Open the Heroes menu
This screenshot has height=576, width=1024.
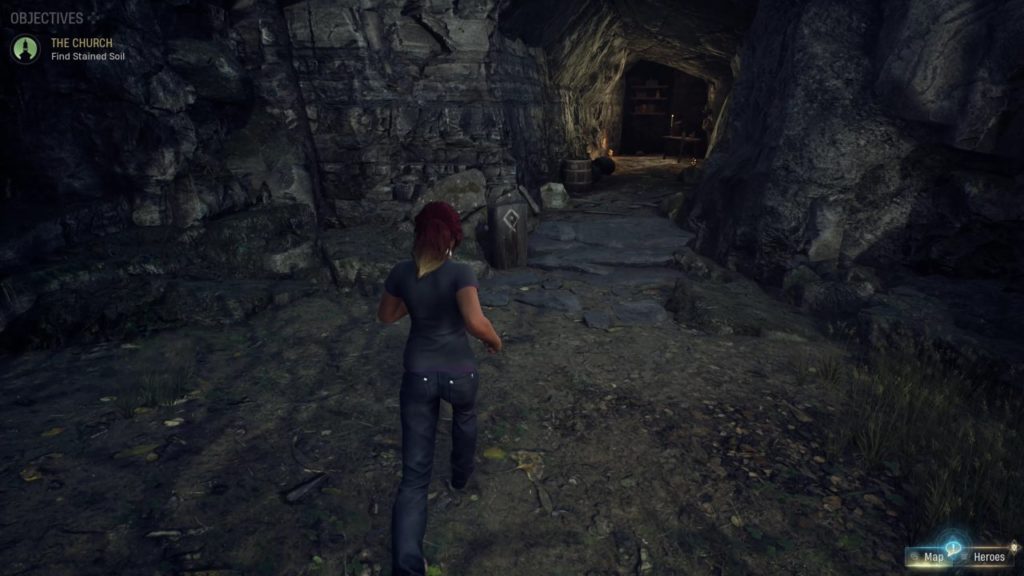tap(988, 557)
